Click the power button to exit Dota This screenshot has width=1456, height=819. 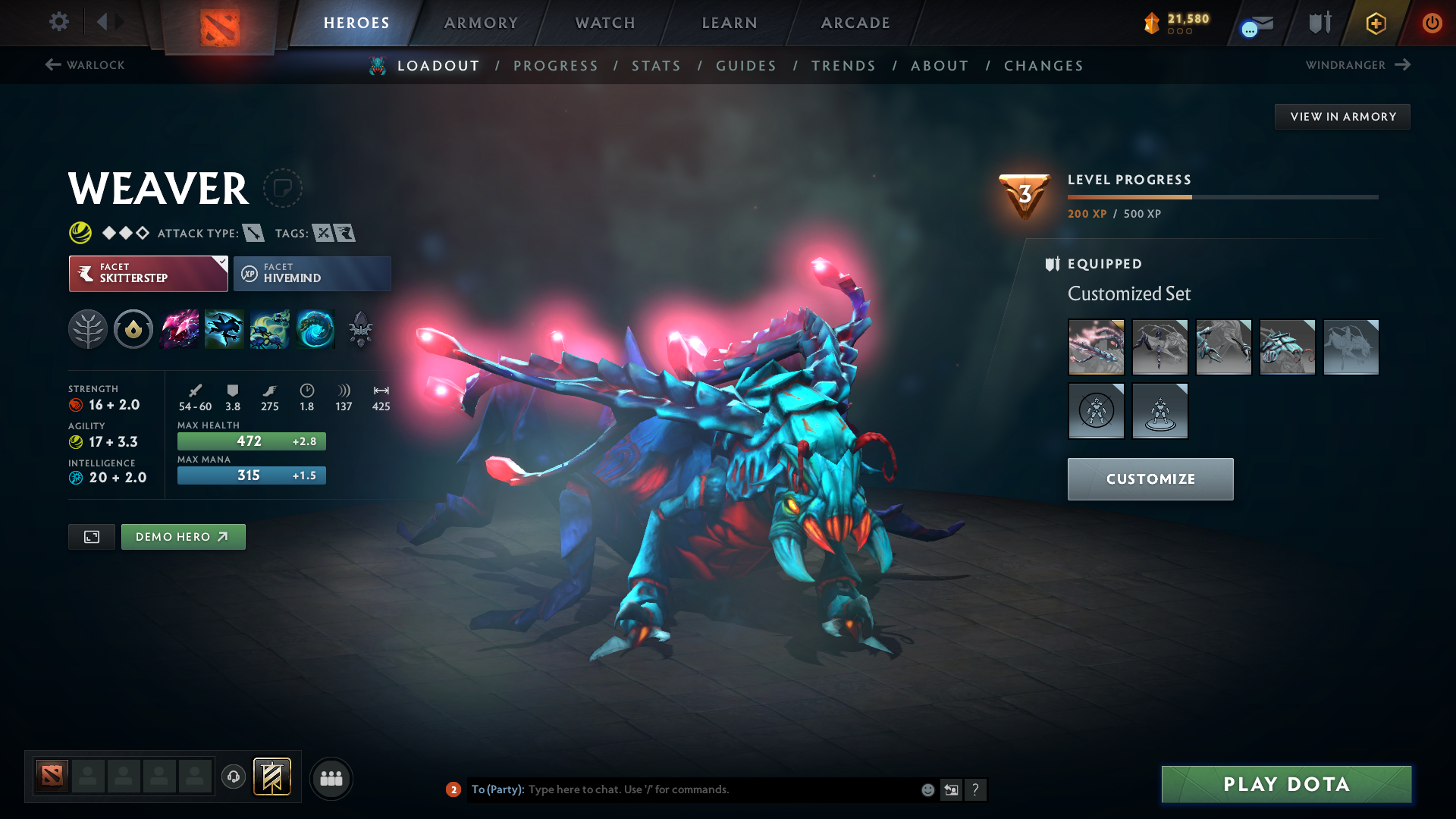tap(1432, 23)
